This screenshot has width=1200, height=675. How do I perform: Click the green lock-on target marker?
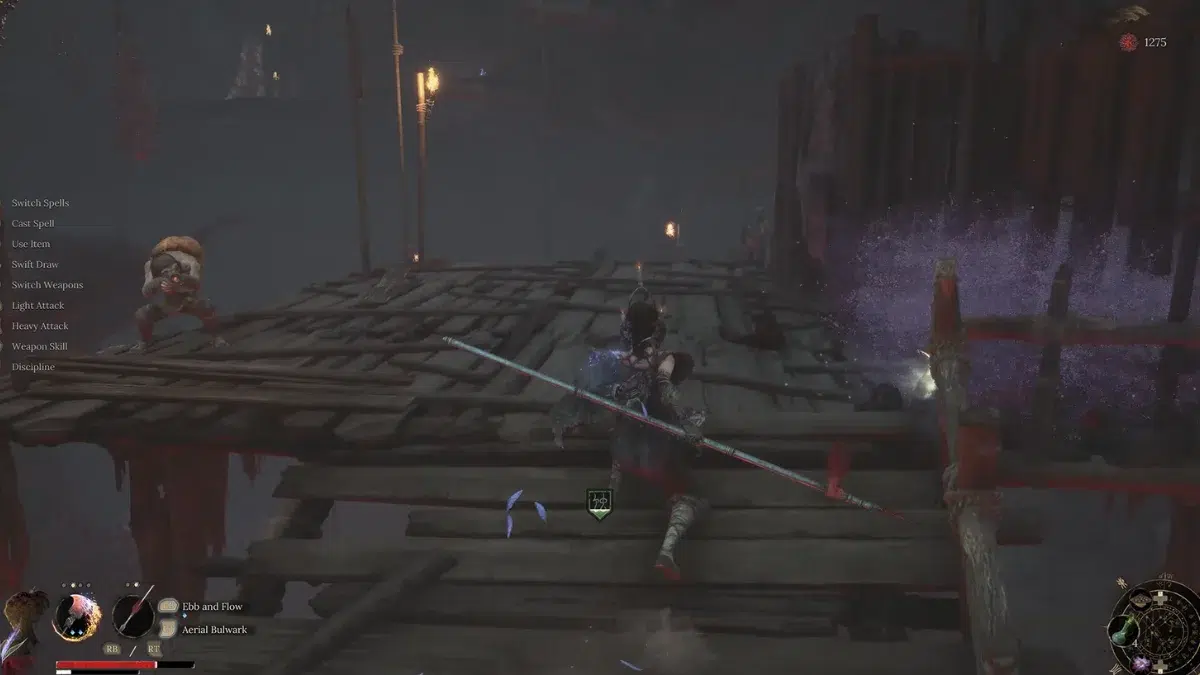click(x=599, y=502)
